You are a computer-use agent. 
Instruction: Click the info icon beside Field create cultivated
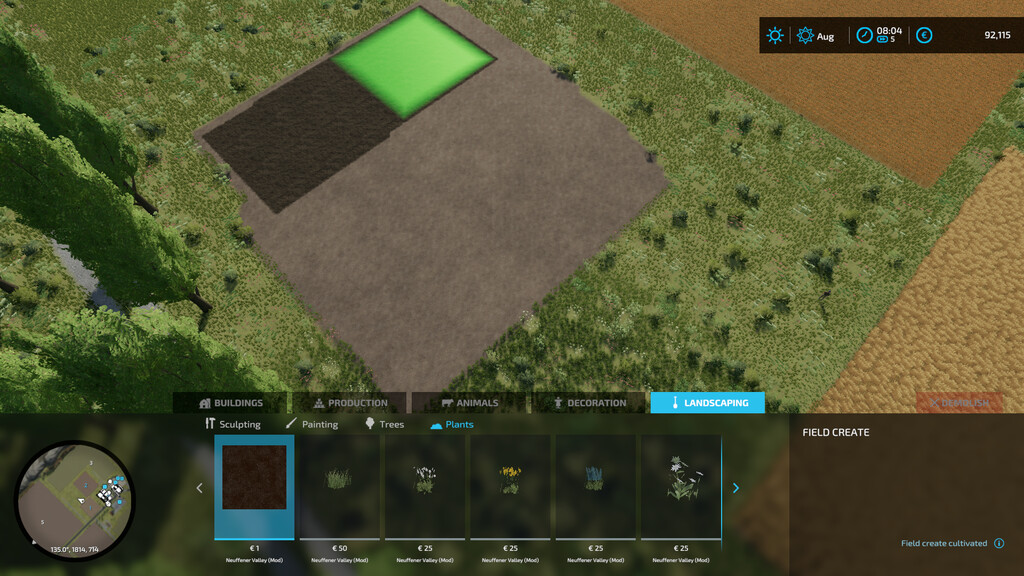[999, 544]
